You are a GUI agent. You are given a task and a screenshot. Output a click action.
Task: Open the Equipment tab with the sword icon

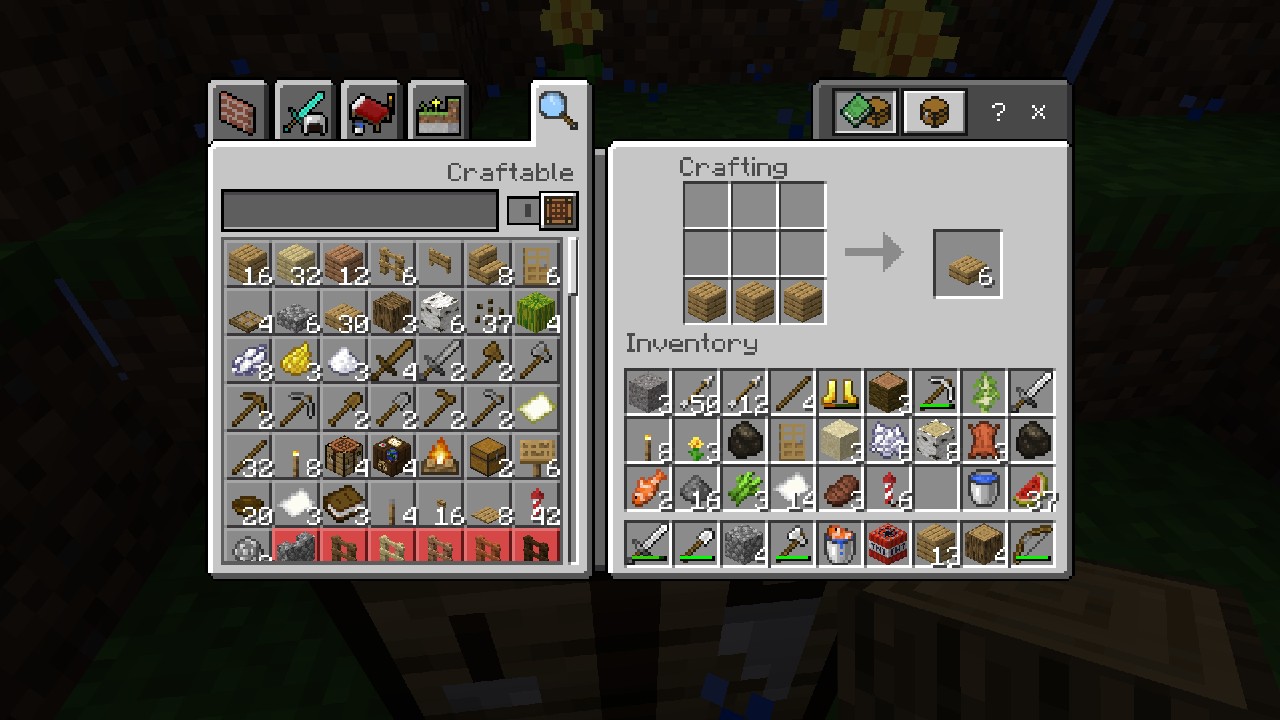click(304, 111)
